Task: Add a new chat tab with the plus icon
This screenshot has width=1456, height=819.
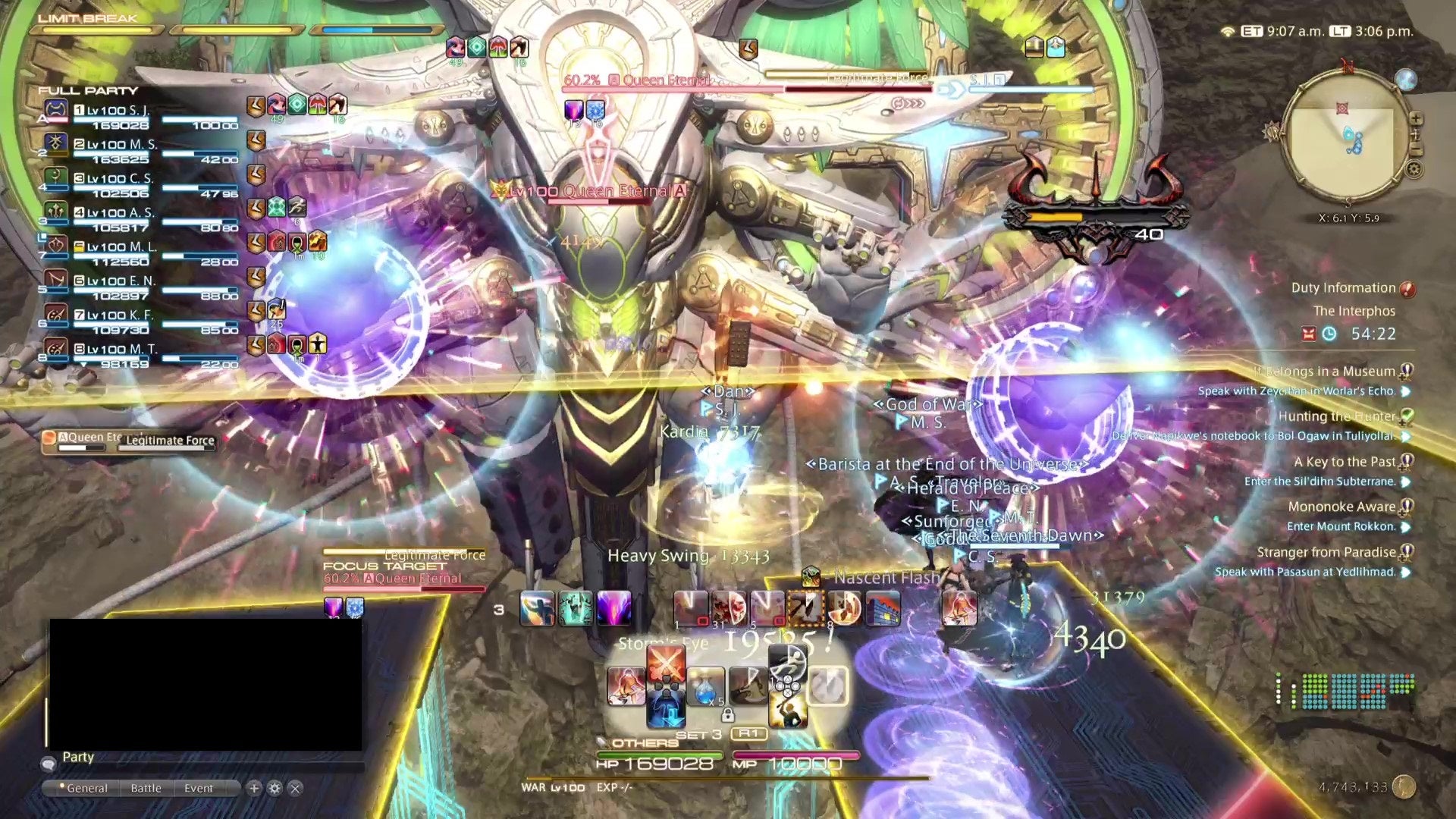Action: [254, 787]
